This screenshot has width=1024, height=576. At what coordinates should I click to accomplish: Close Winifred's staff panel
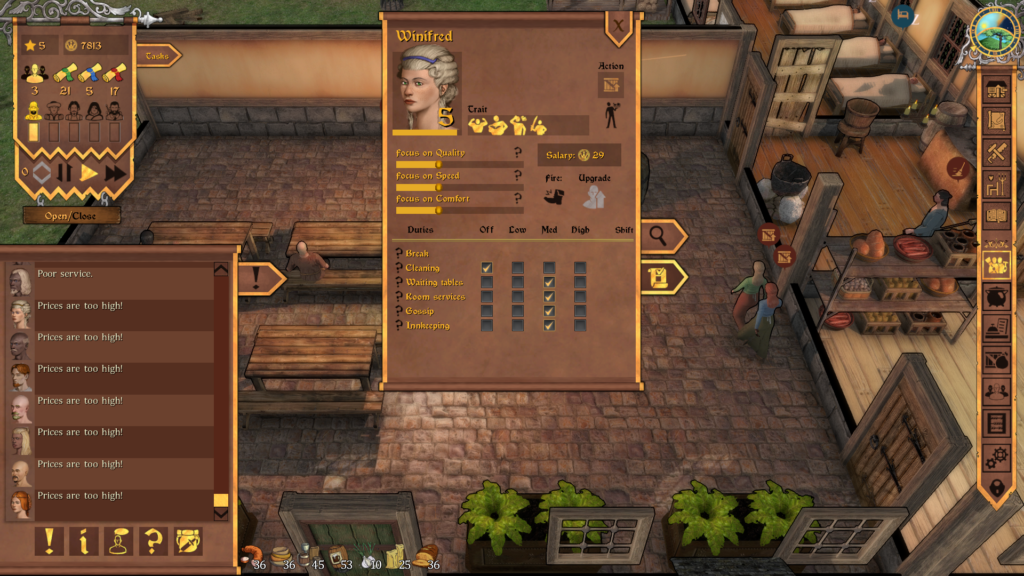click(x=619, y=26)
